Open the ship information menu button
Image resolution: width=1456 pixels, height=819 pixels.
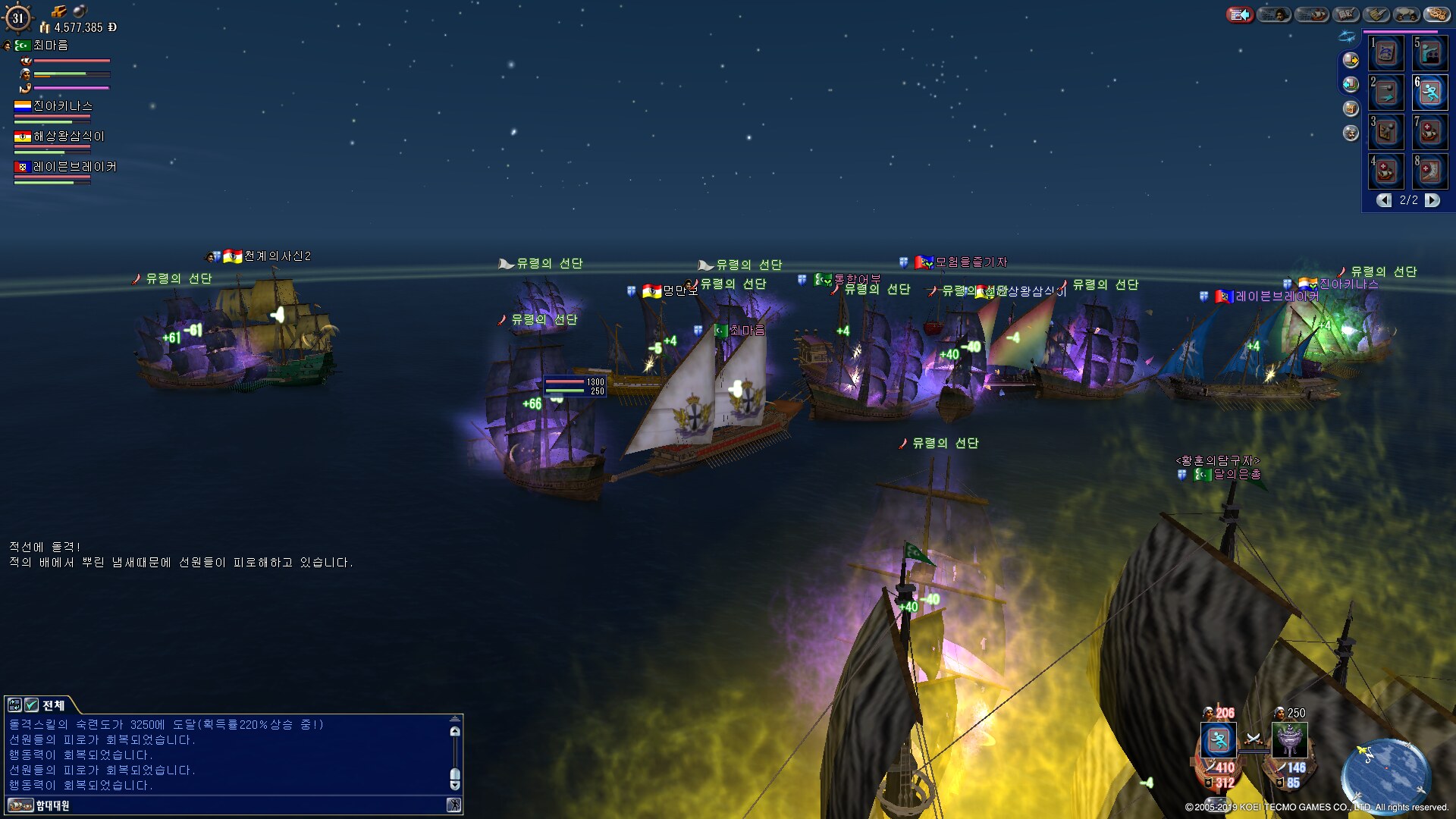coord(1312,14)
